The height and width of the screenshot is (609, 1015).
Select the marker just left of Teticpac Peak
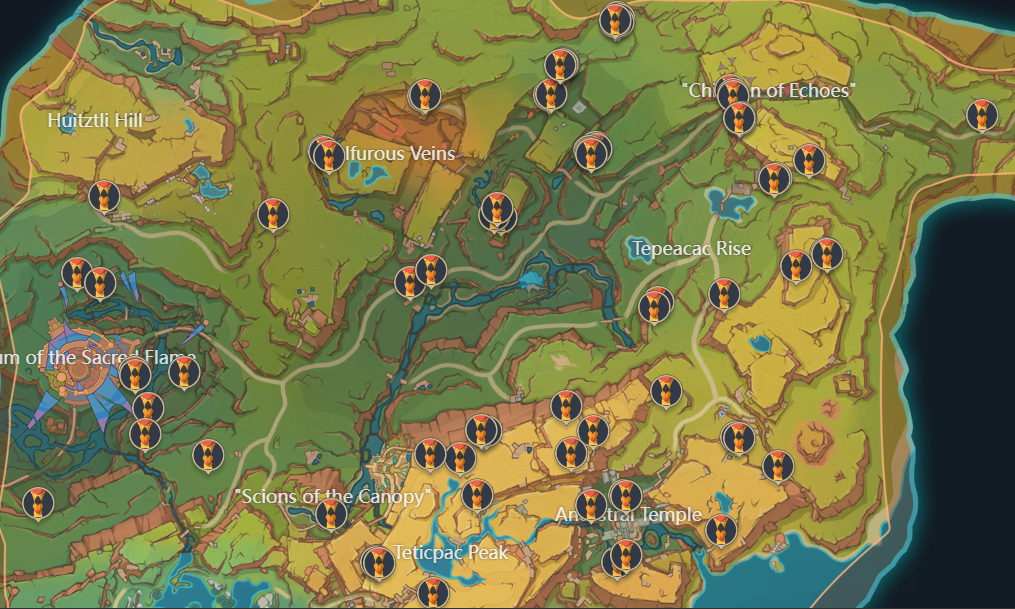[377, 563]
